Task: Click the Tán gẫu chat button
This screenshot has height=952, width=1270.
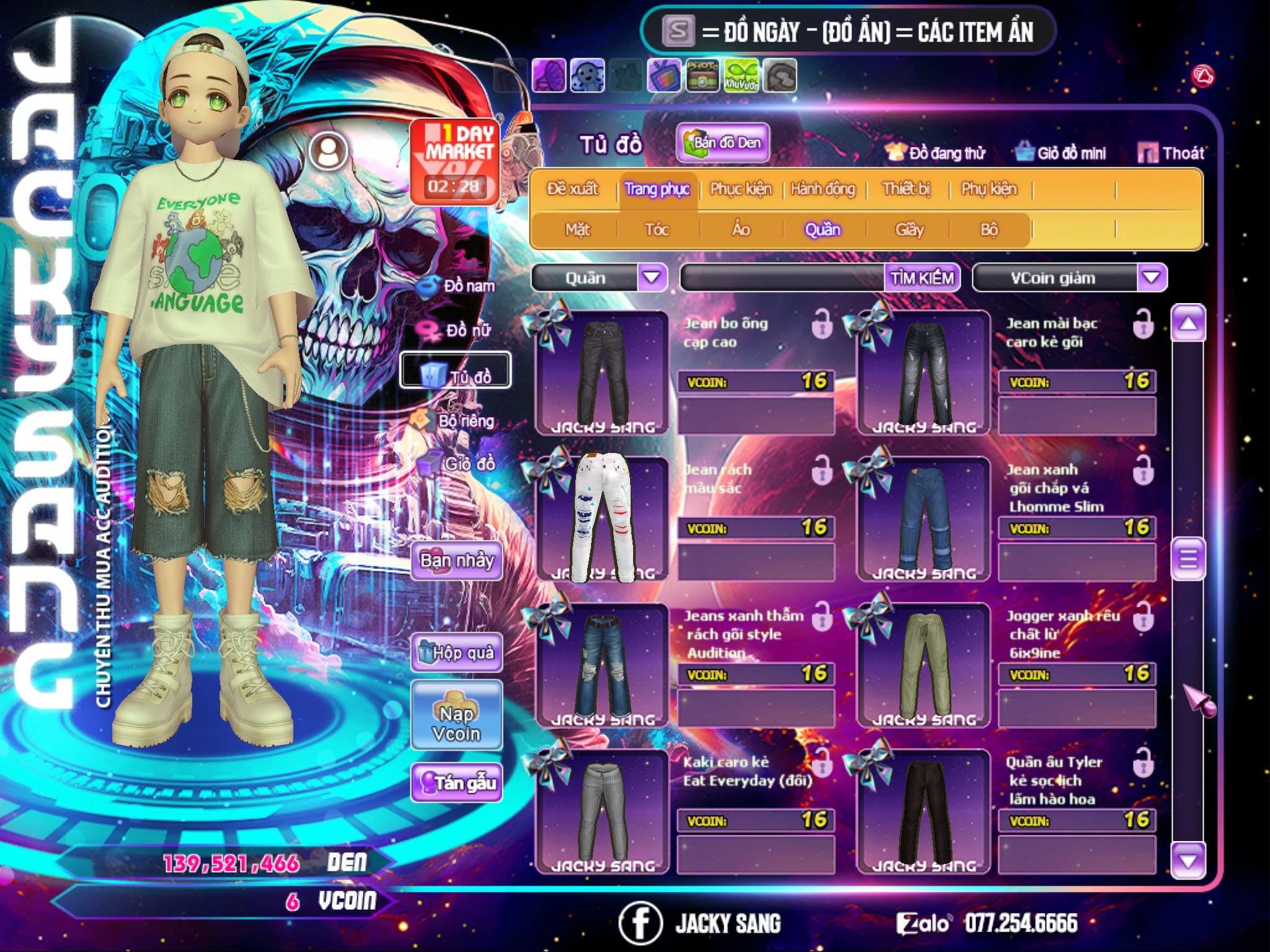Action: [457, 783]
